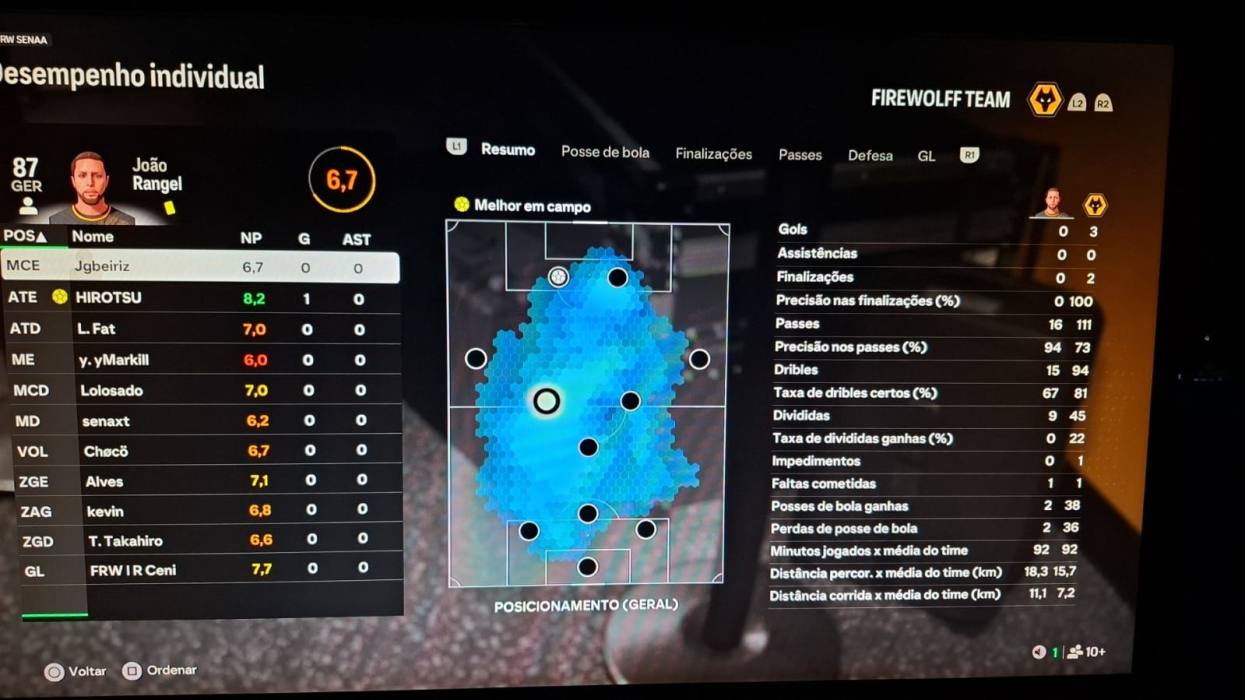Select Alves player row
The height and width of the screenshot is (700, 1245).
coord(200,481)
